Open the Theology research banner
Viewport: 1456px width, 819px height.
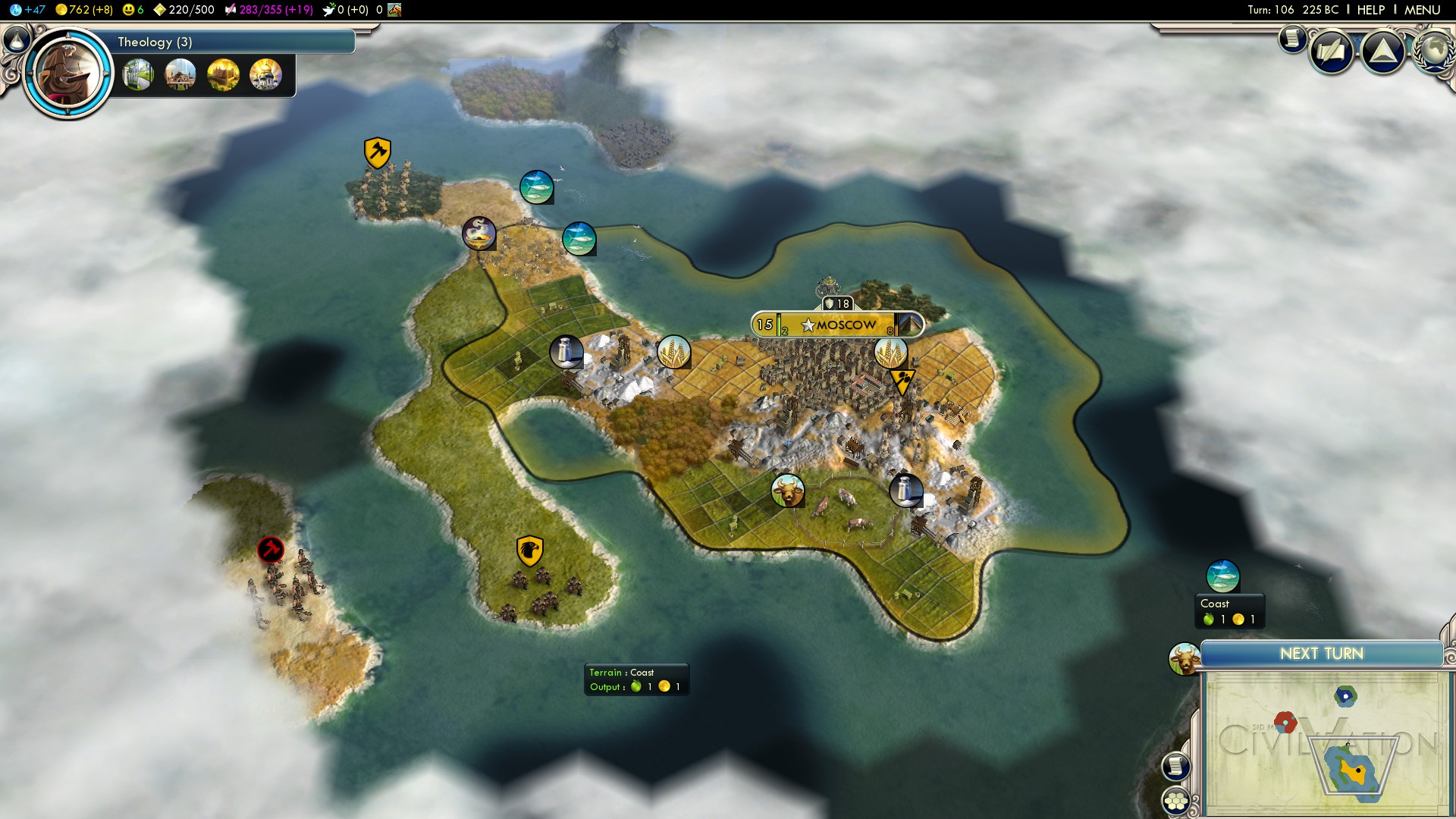point(227,42)
